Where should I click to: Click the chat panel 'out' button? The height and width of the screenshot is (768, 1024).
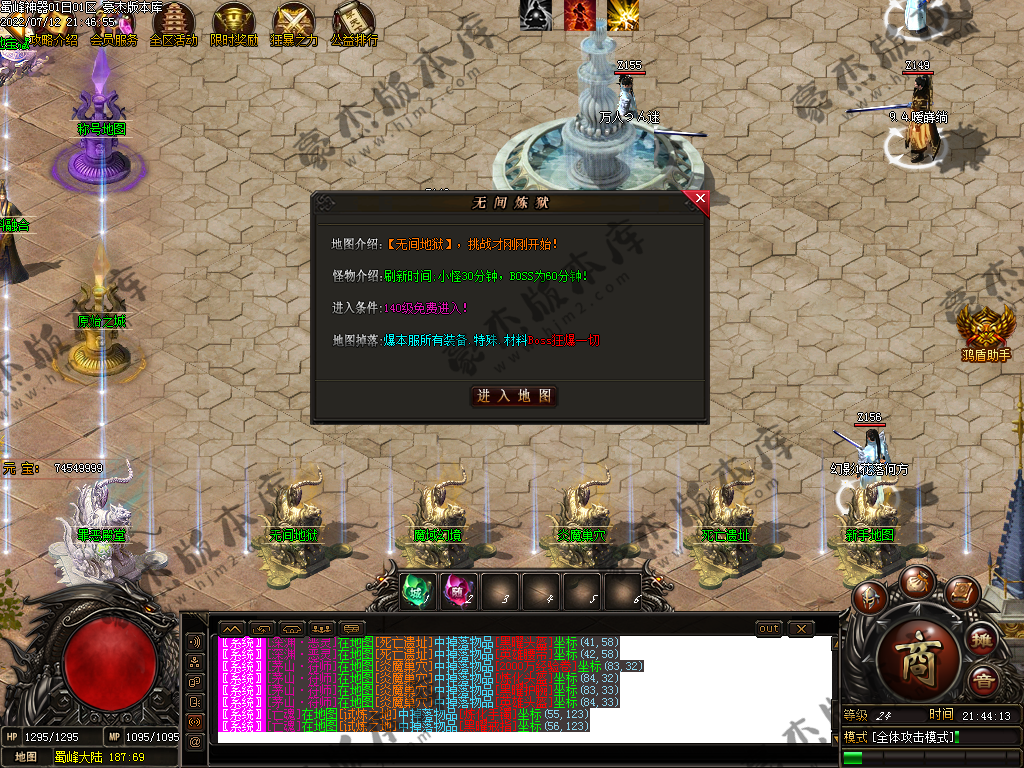(x=768, y=628)
